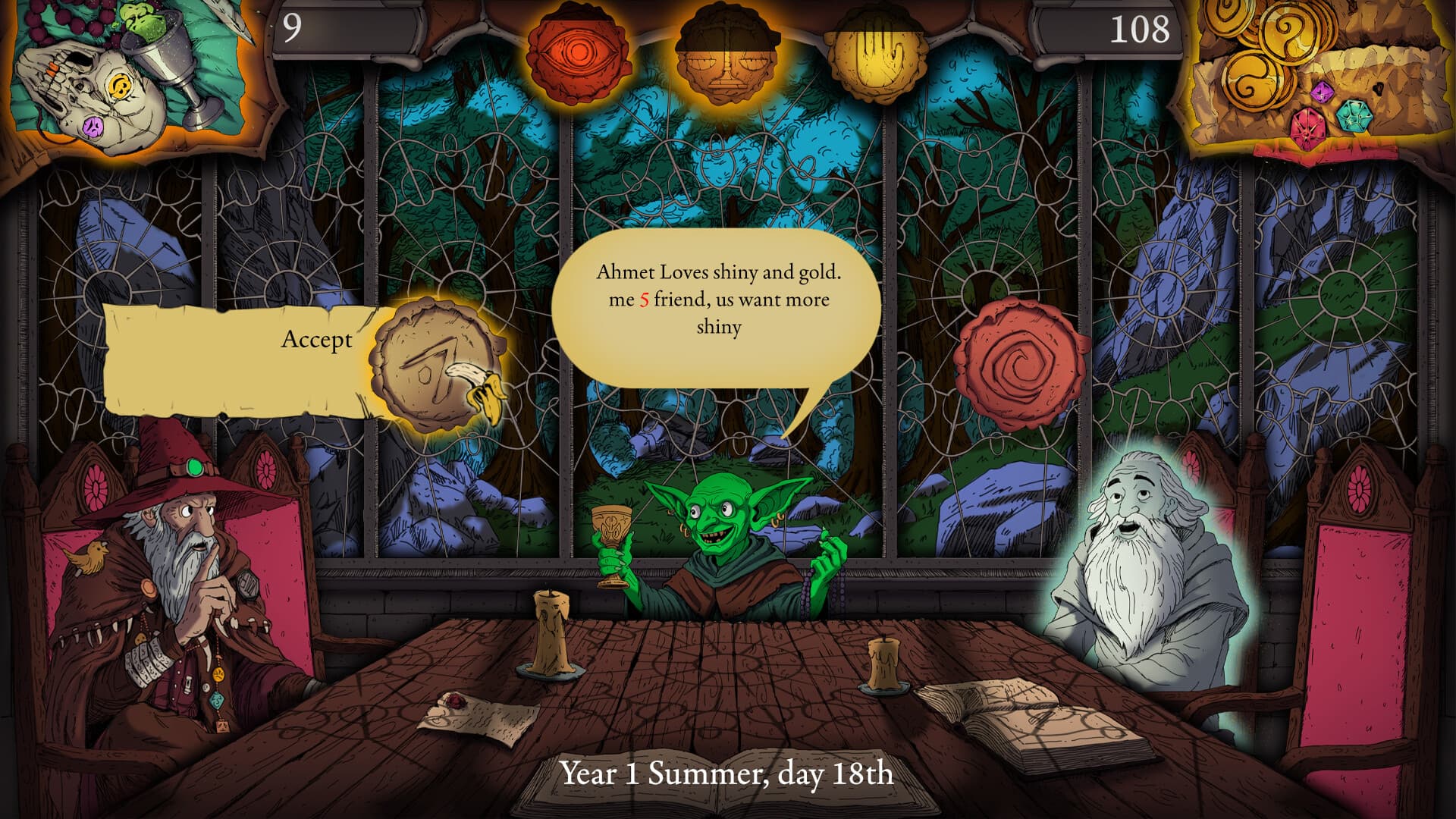Click the counter showing 9
This screenshot has height=819, width=1456.
click(x=293, y=29)
